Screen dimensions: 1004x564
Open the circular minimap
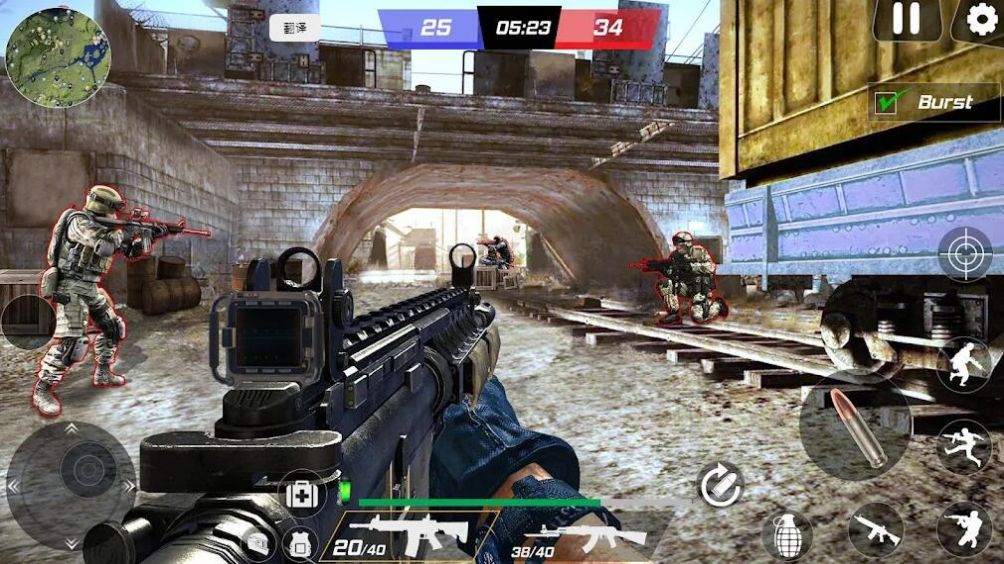(x=58, y=58)
